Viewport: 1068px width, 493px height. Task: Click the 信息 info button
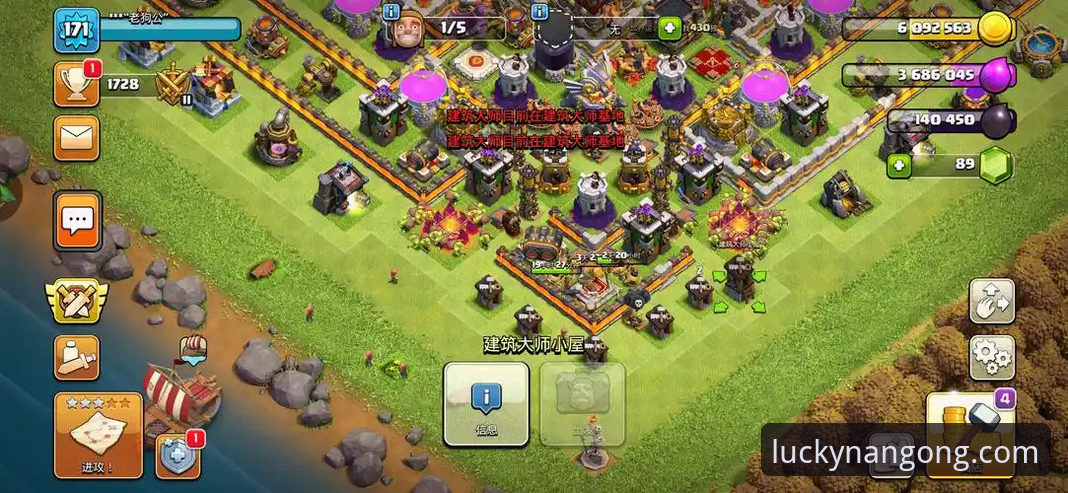pyautogui.click(x=486, y=403)
